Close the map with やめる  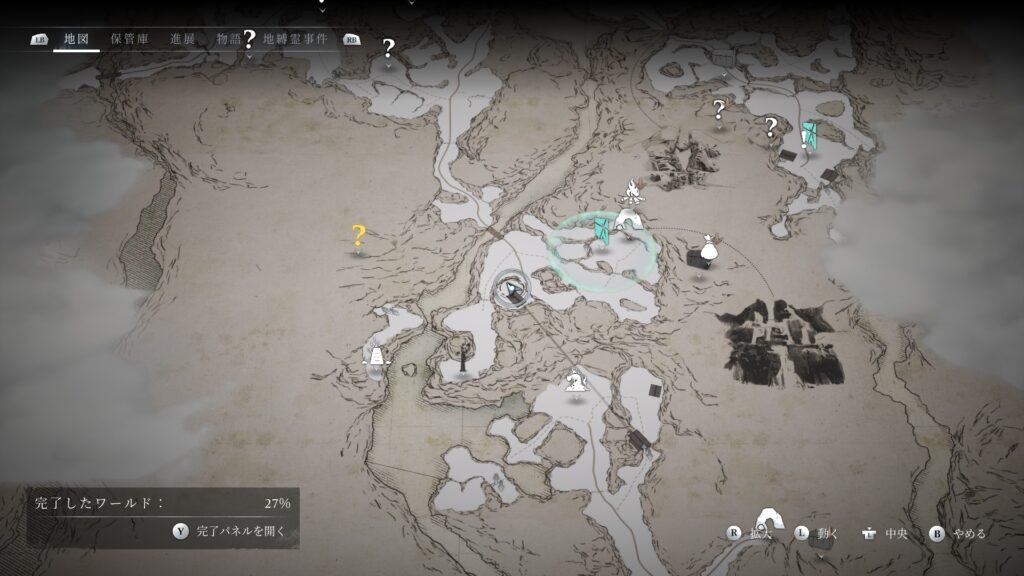[x=958, y=533]
